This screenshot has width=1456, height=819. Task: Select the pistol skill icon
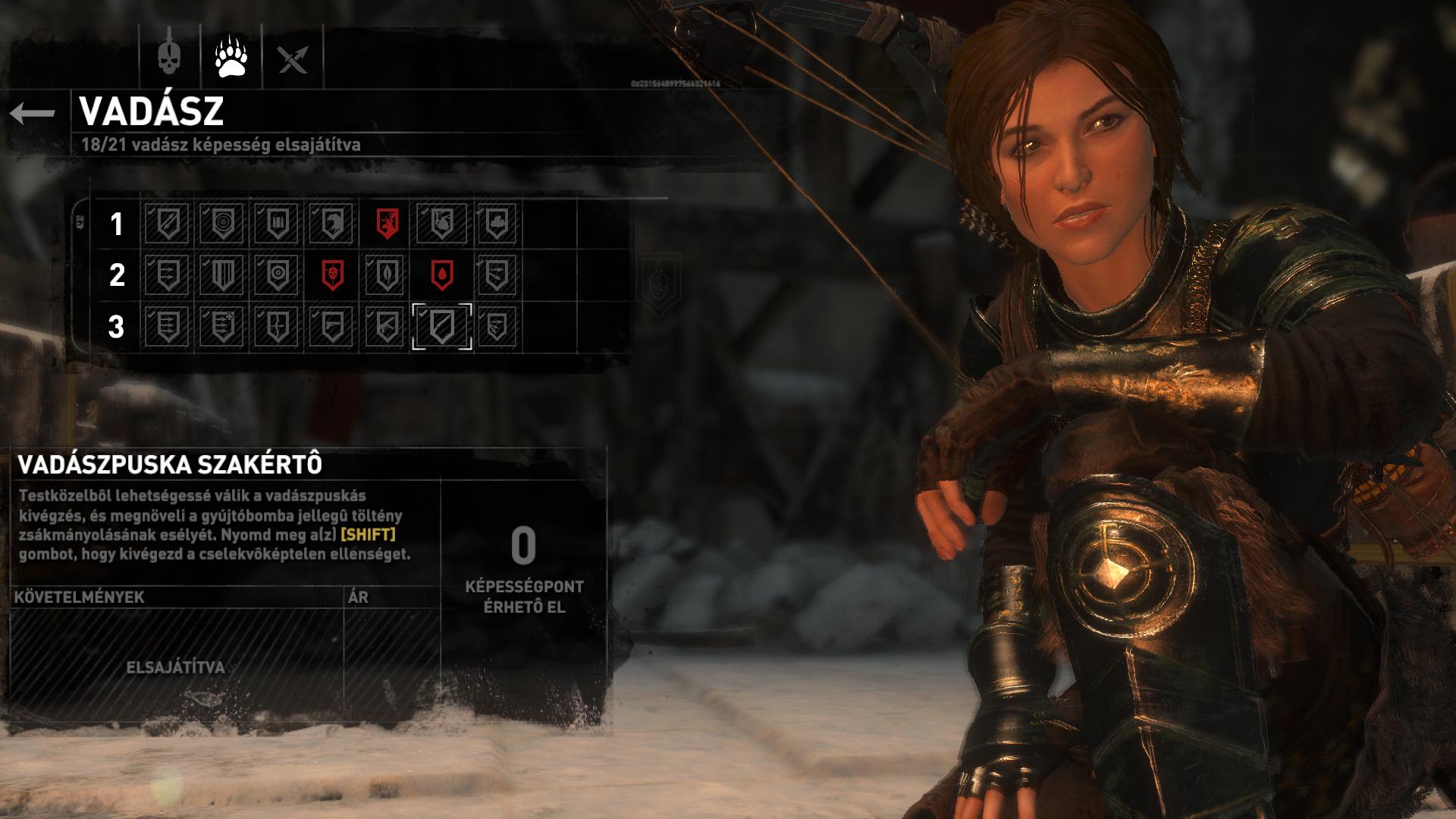pos(332,326)
